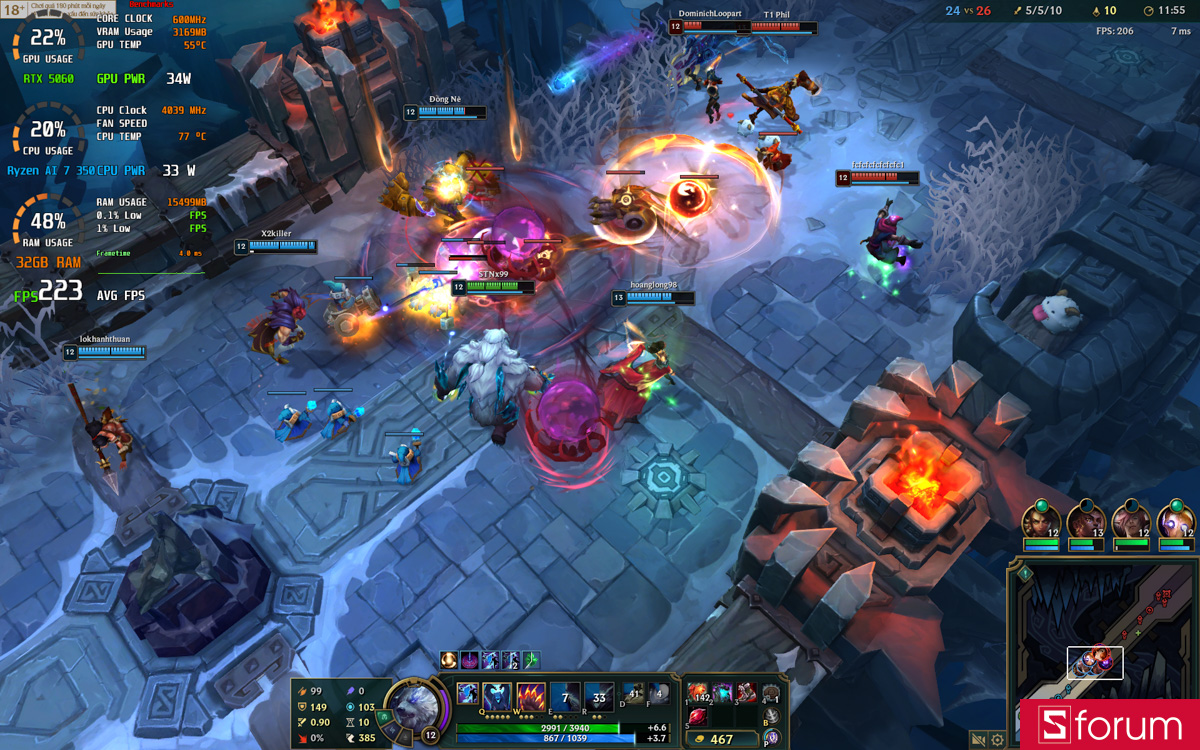Activate Volibear's Q ability icon
Screen dimensions: 1200x750
pos(497,696)
